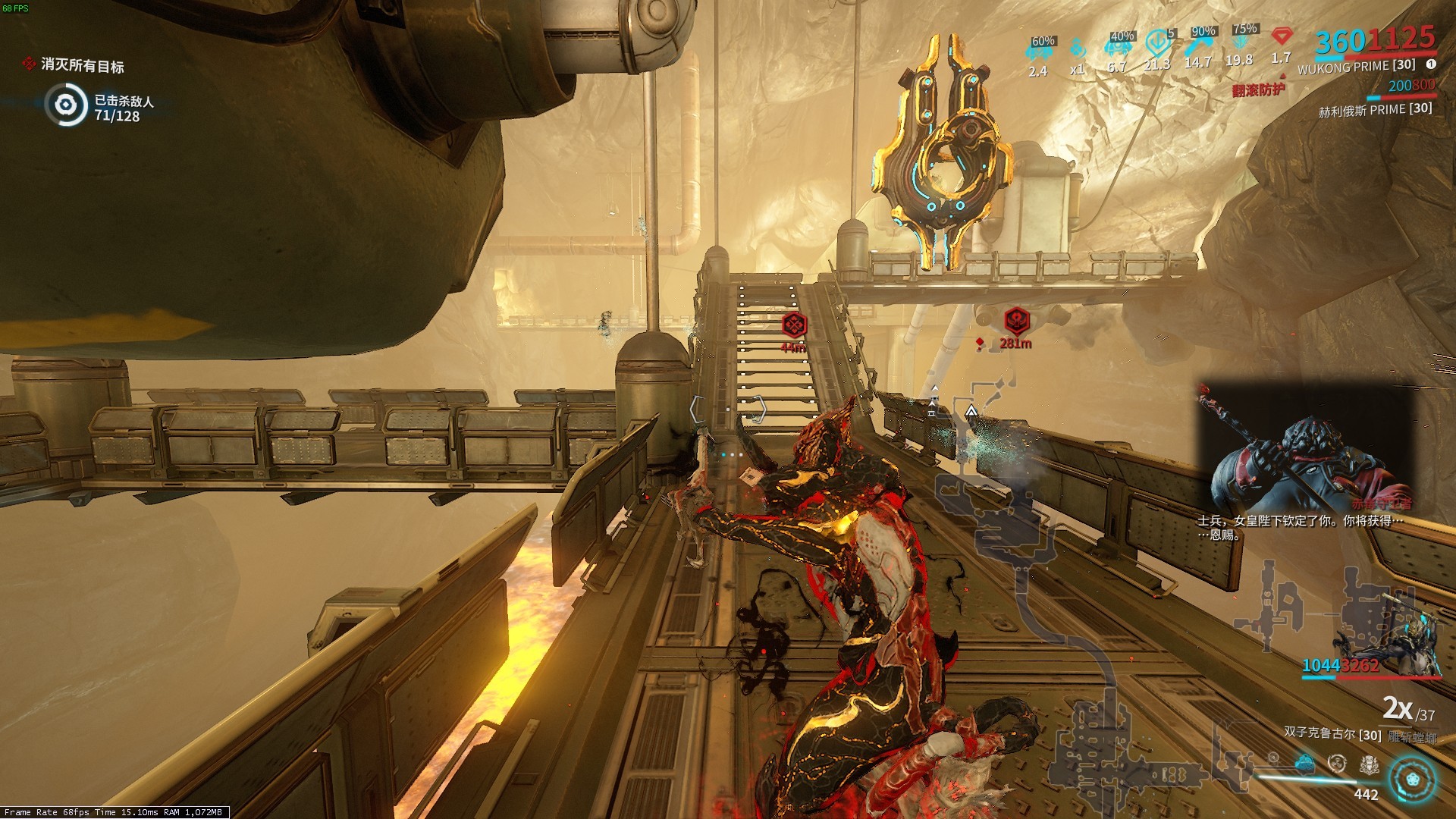Select the red enemy marker at 44m
Viewport: 1456px width, 819px height.
(794, 325)
